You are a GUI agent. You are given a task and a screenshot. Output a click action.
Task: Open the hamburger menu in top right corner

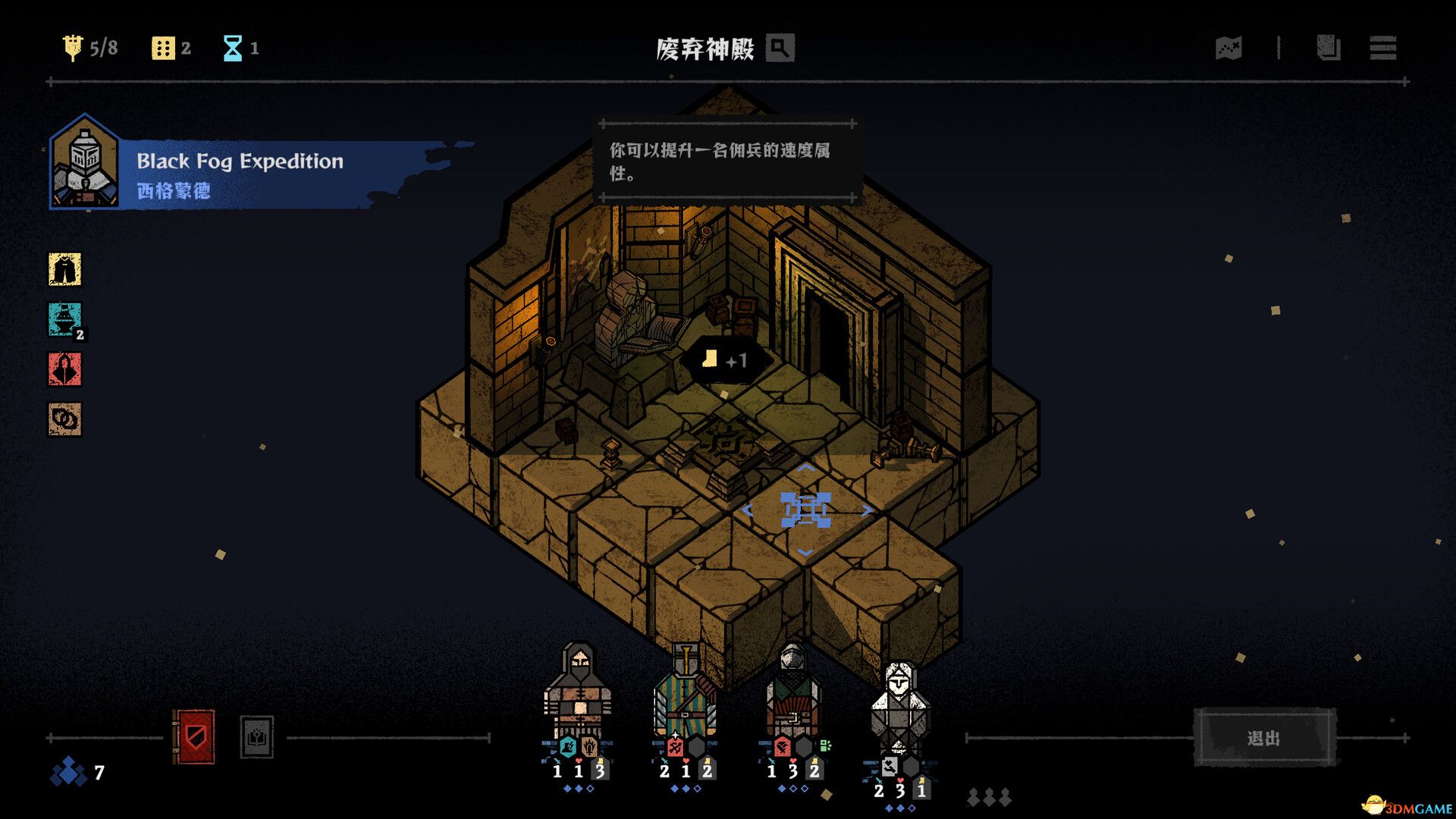click(x=1382, y=49)
